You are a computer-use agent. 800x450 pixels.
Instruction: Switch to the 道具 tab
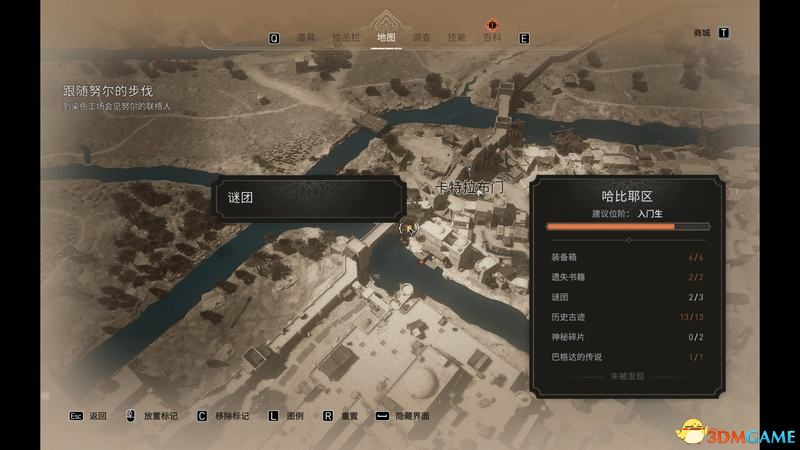pyautogui.click(x=306, y=38)
